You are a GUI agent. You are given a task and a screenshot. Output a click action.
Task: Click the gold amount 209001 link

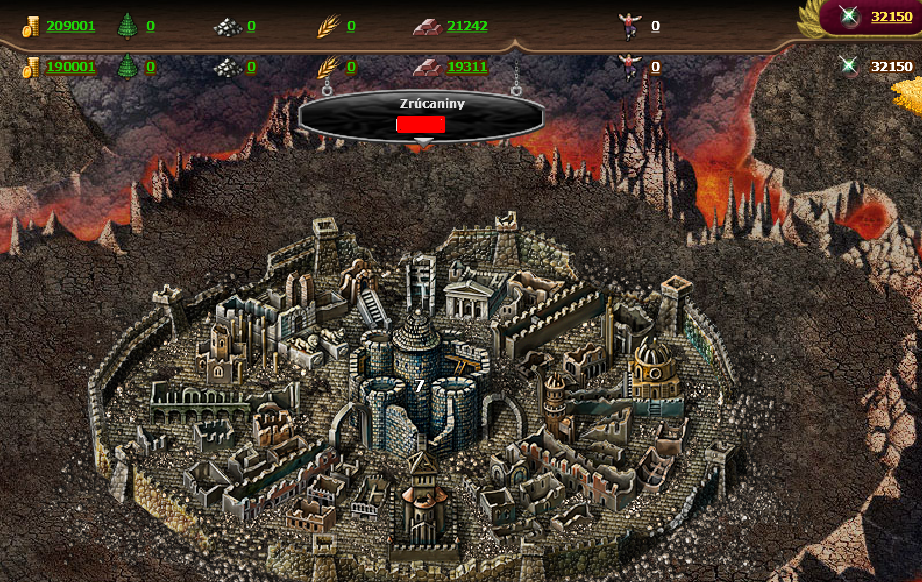70,26
